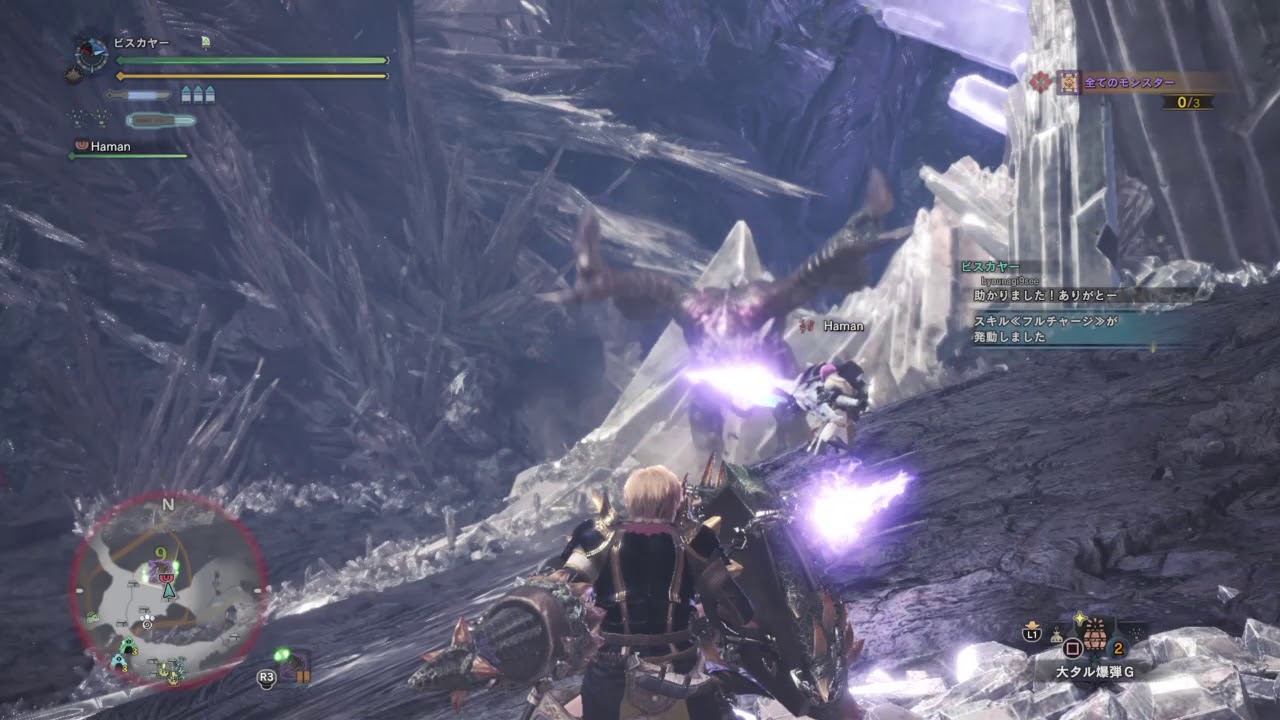This screenshot has height=720, width=1280.
Task: Select the wyvernstake ammo gauge
Action: tap(160, 120)
